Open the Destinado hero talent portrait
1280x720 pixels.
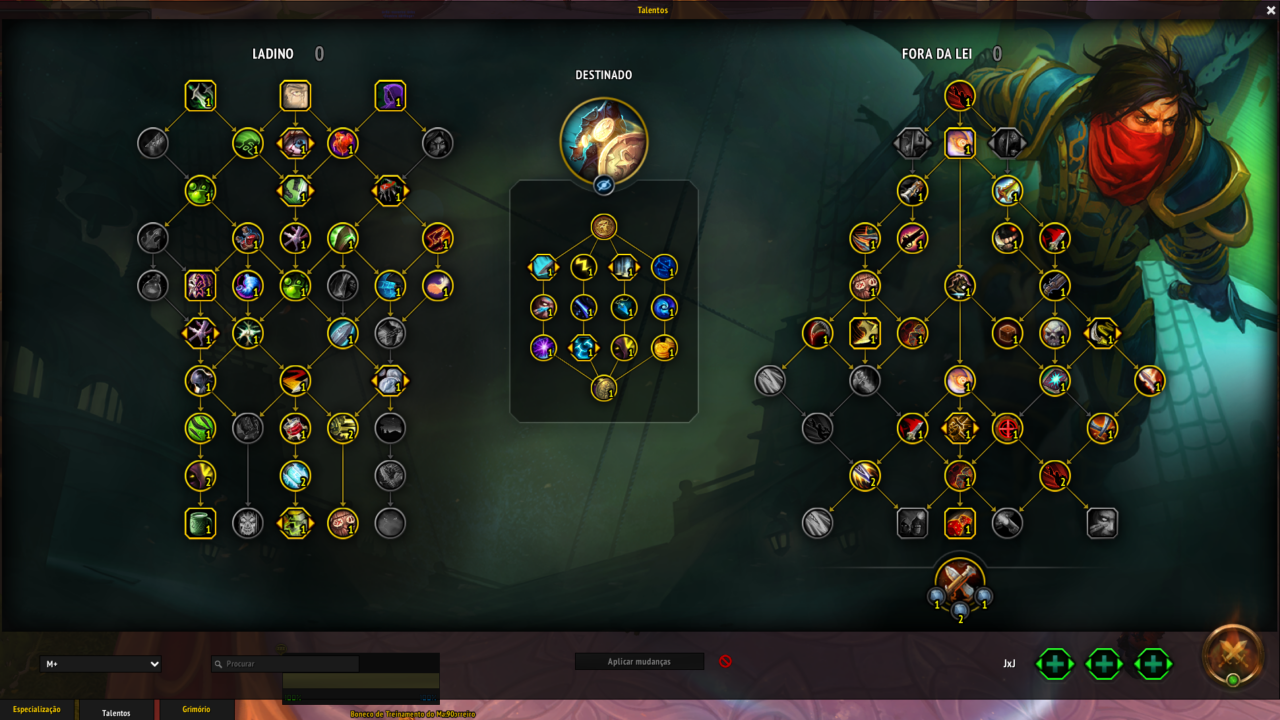click(604, 141)
